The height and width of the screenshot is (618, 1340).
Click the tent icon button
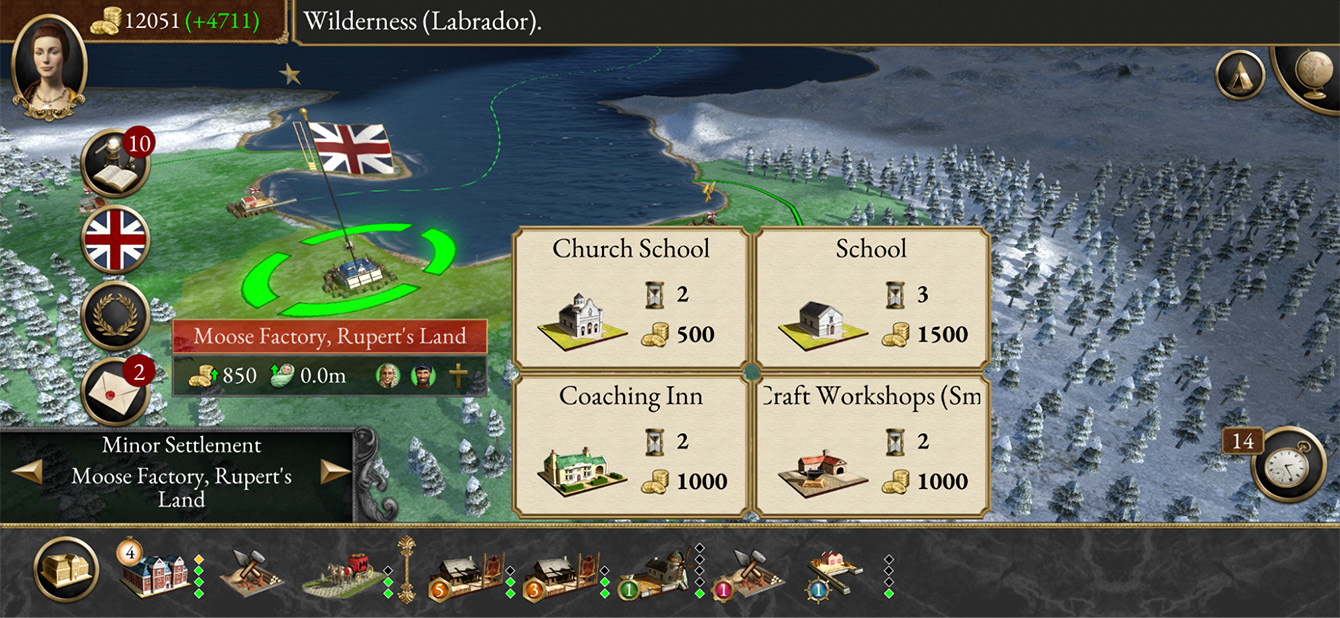point(1240,75)
